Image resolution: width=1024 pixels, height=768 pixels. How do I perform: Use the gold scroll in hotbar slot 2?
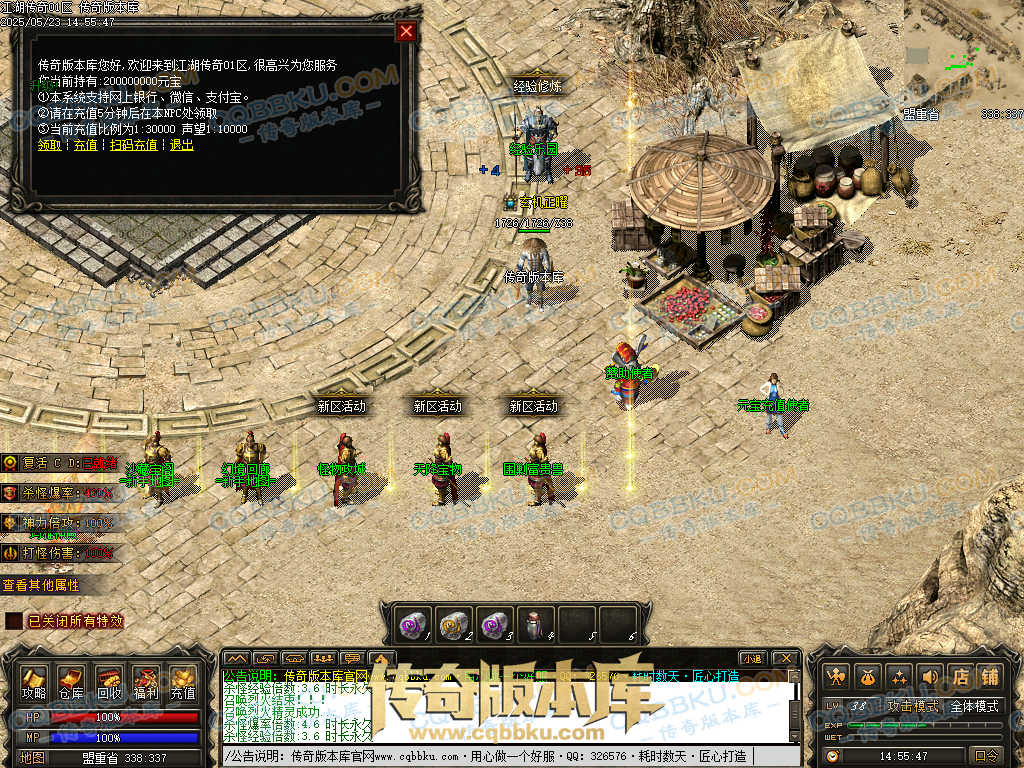pos(455,623)
